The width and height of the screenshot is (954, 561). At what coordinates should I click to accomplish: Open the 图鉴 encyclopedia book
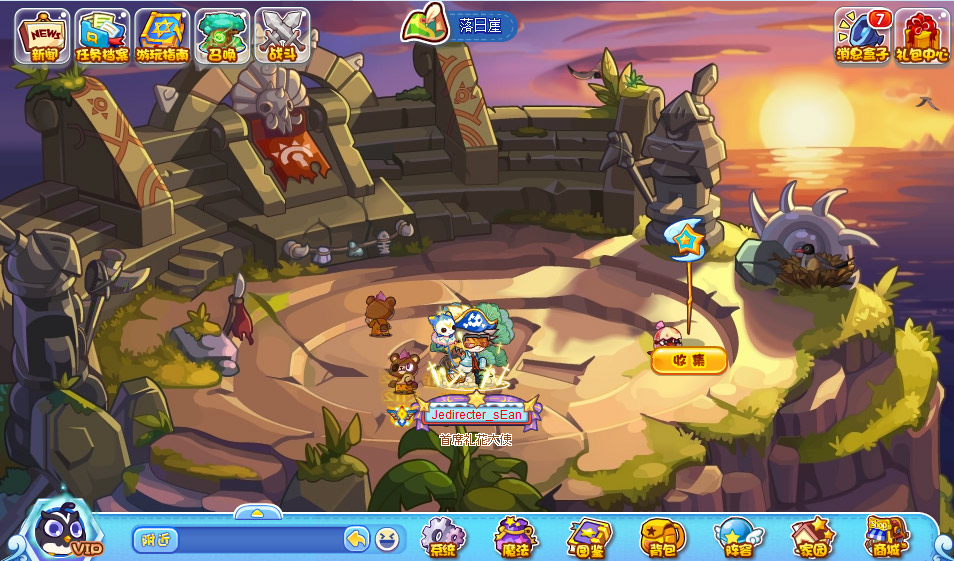[x=589, y=537]
